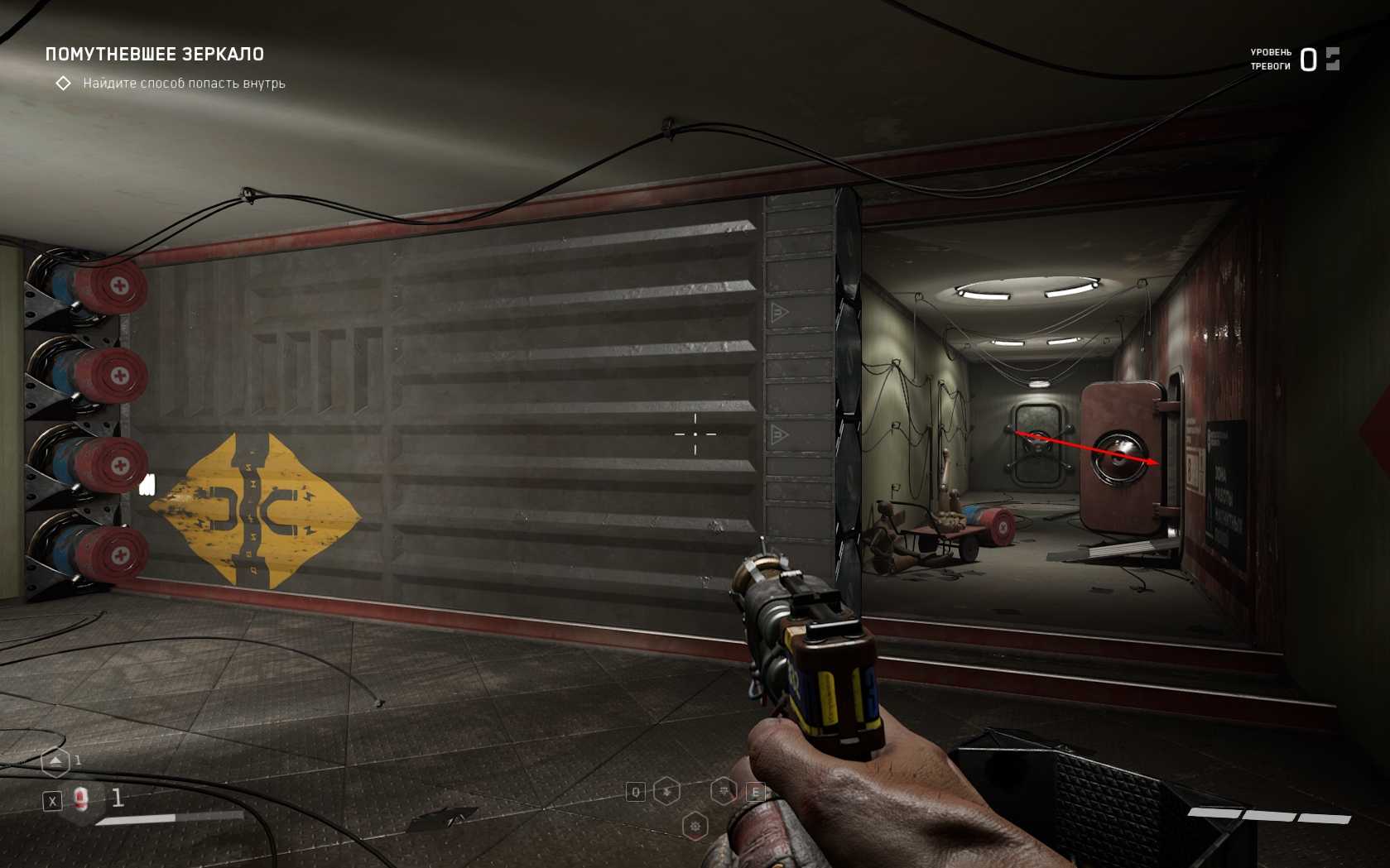Viewport: 1390px width, 868px height.
Task: Activate the right hexagon glove ability
Action: pyautogui.click(x=724, y=792)
